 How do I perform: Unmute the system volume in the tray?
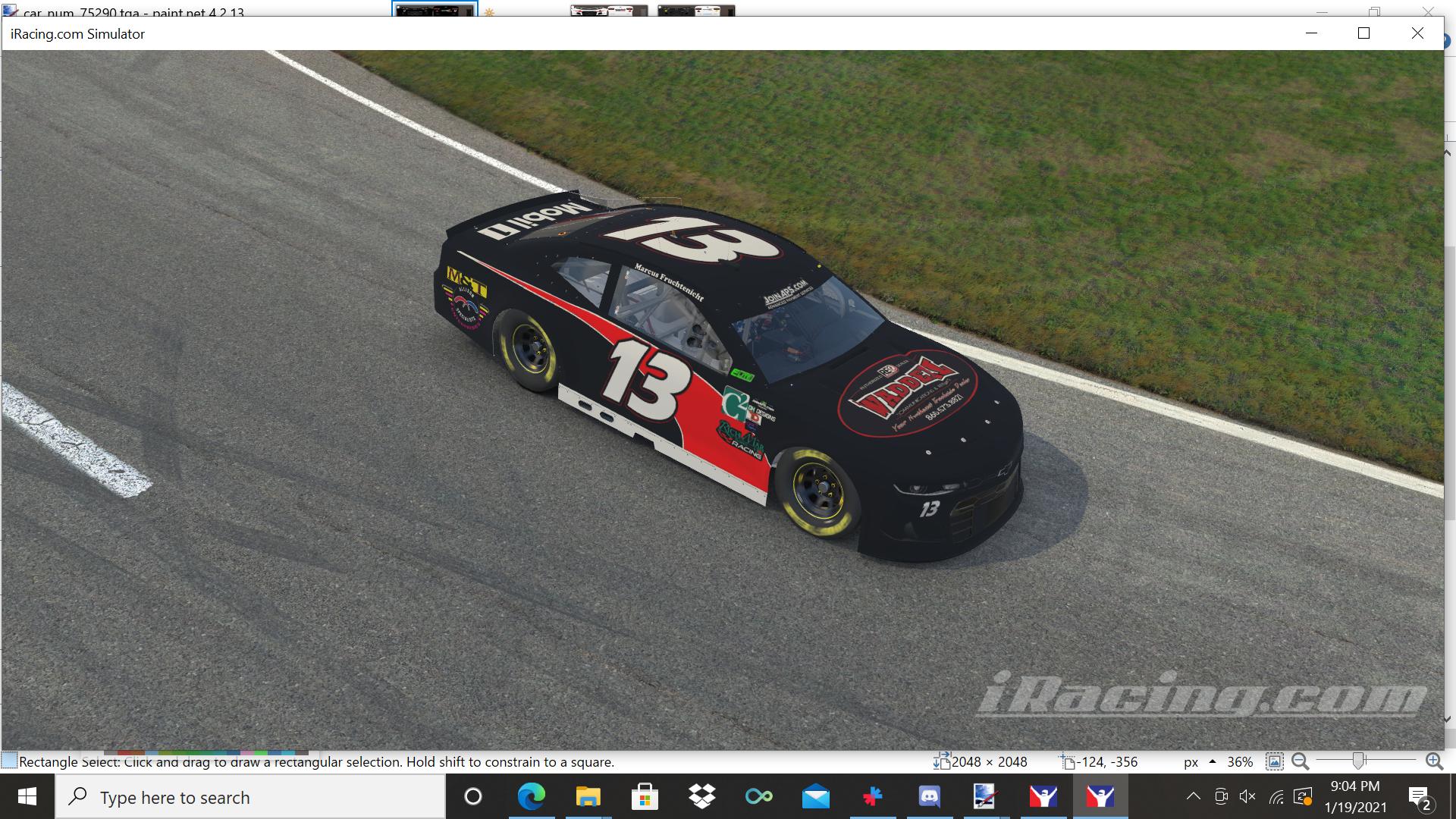pos(1247,797)
